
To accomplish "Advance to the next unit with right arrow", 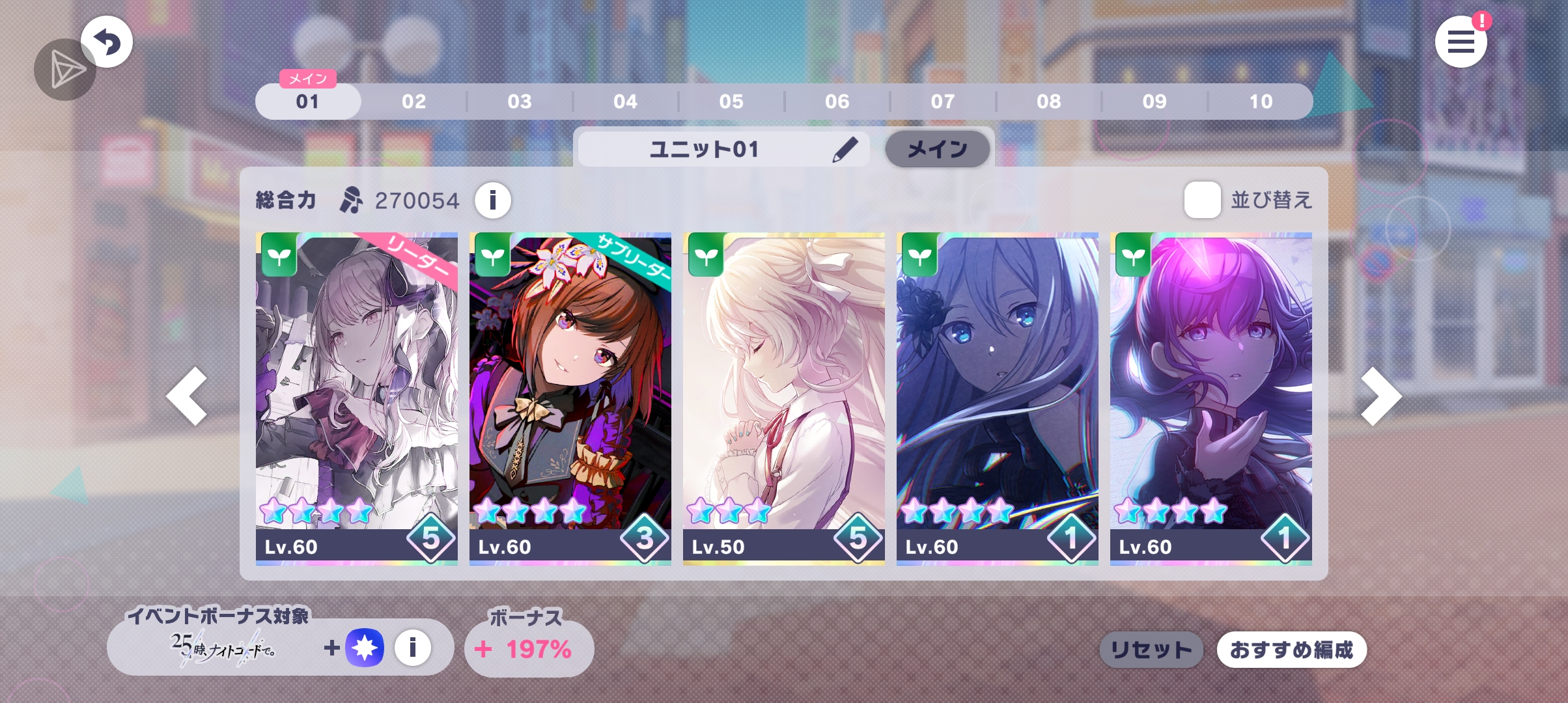I will point(1380,396).
